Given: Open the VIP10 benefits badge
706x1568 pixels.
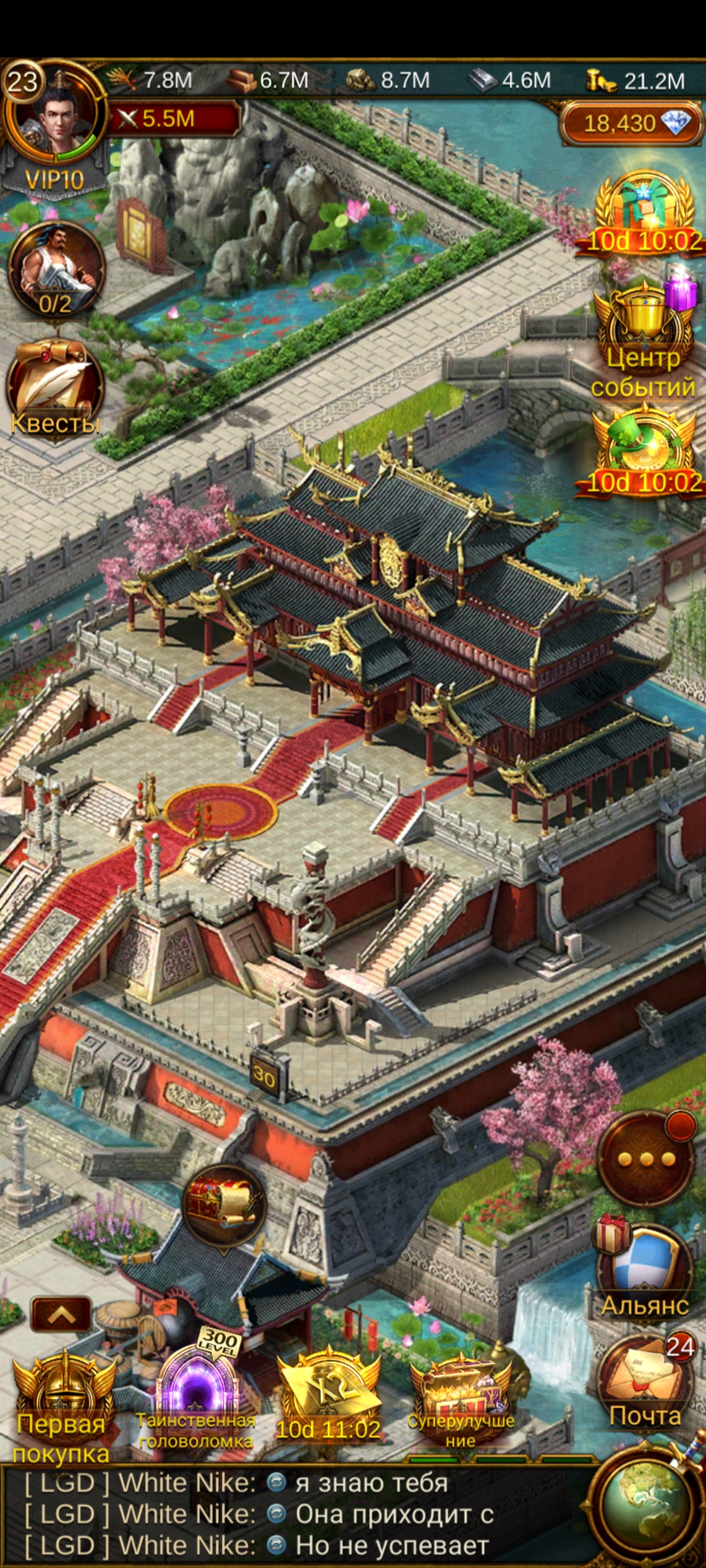Looking at the screenshot, I should click(55, 179).
